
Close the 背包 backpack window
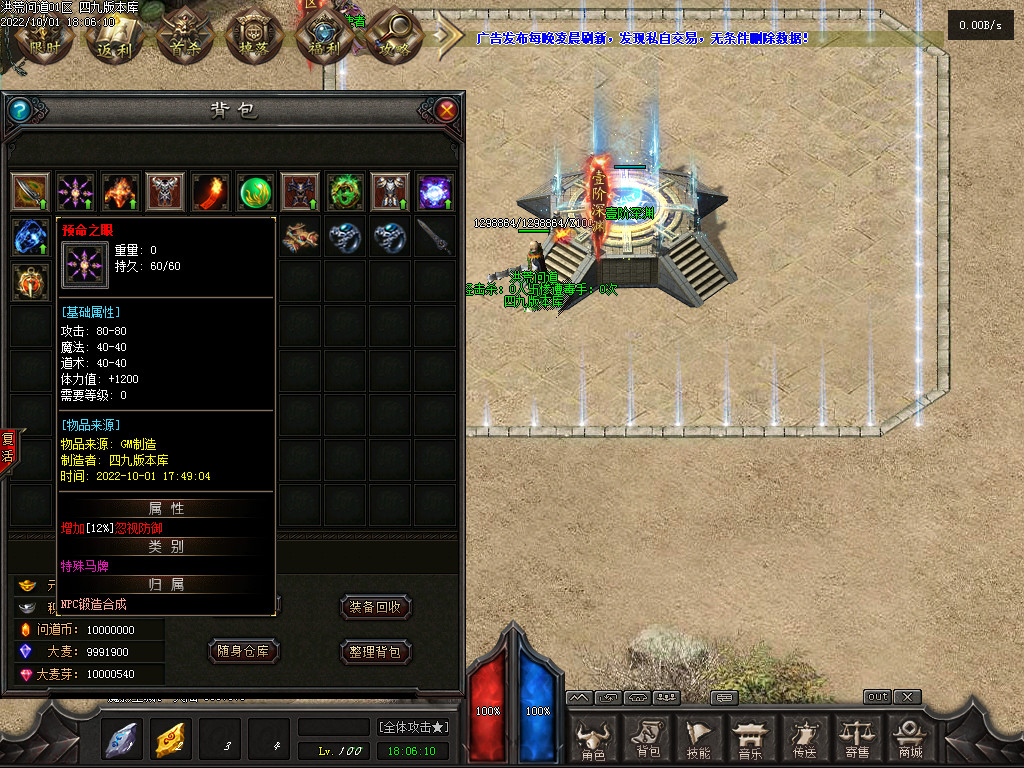(x=446, y=110)
